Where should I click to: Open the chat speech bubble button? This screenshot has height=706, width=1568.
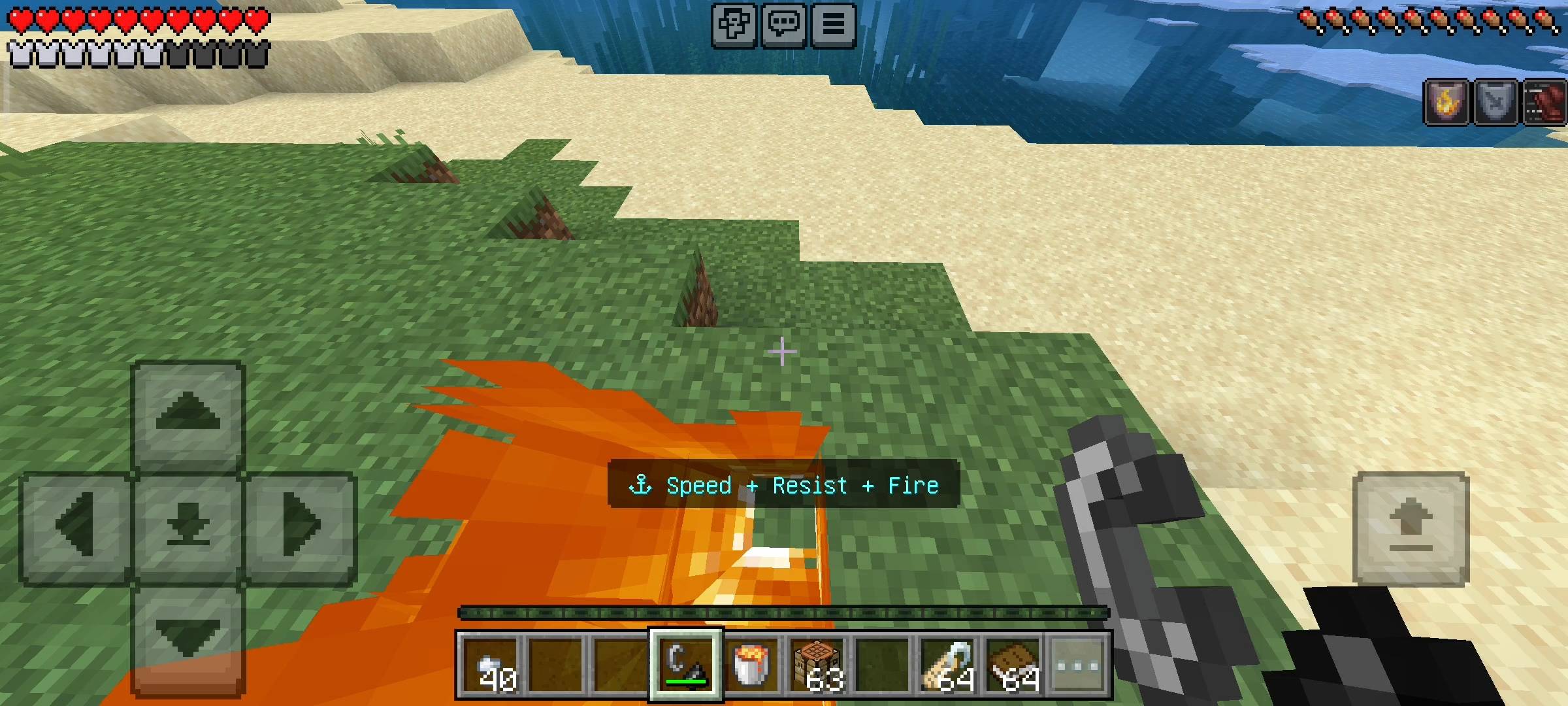coord(783,25)
